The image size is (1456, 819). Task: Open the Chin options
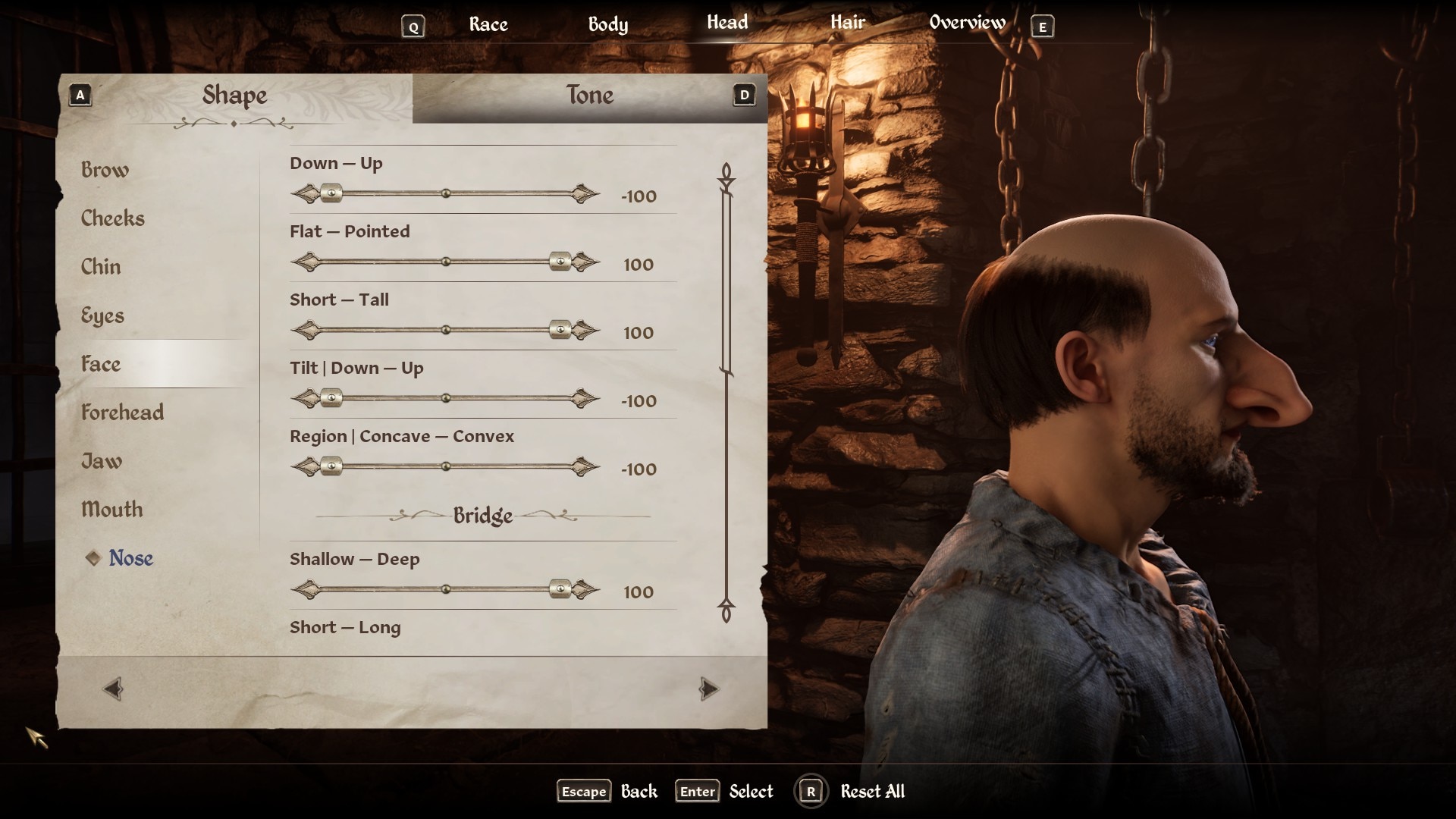[101, 267]
